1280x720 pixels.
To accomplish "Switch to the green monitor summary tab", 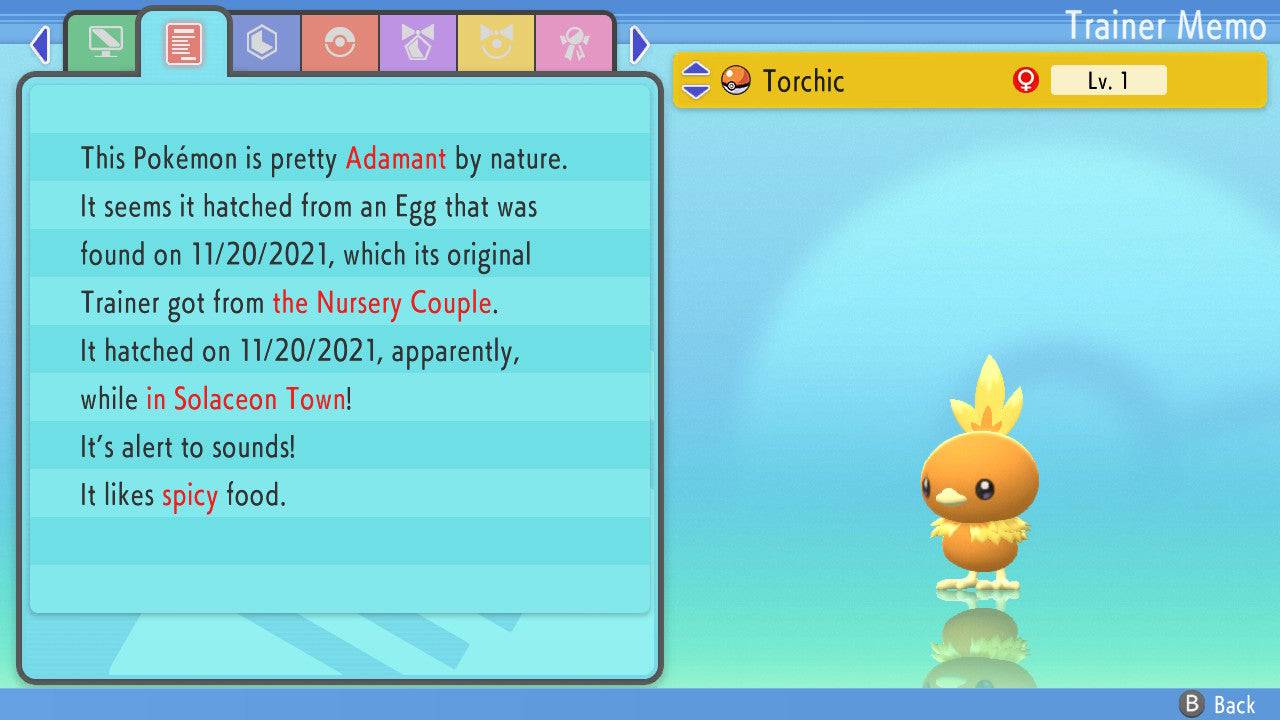I will pos(105,43).
